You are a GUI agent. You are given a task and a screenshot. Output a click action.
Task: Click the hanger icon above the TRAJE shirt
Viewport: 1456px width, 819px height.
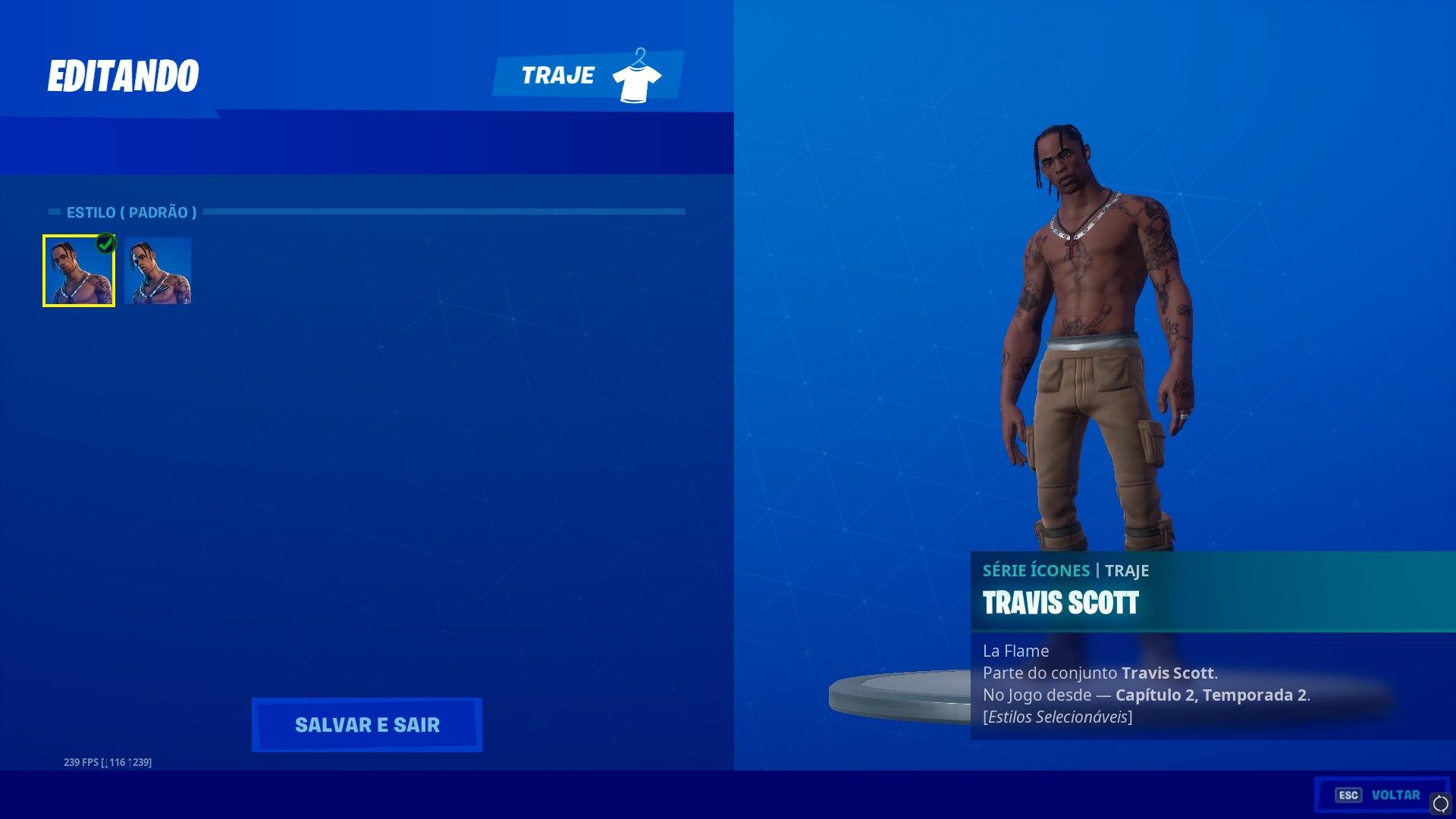click(x=641, y=55)
